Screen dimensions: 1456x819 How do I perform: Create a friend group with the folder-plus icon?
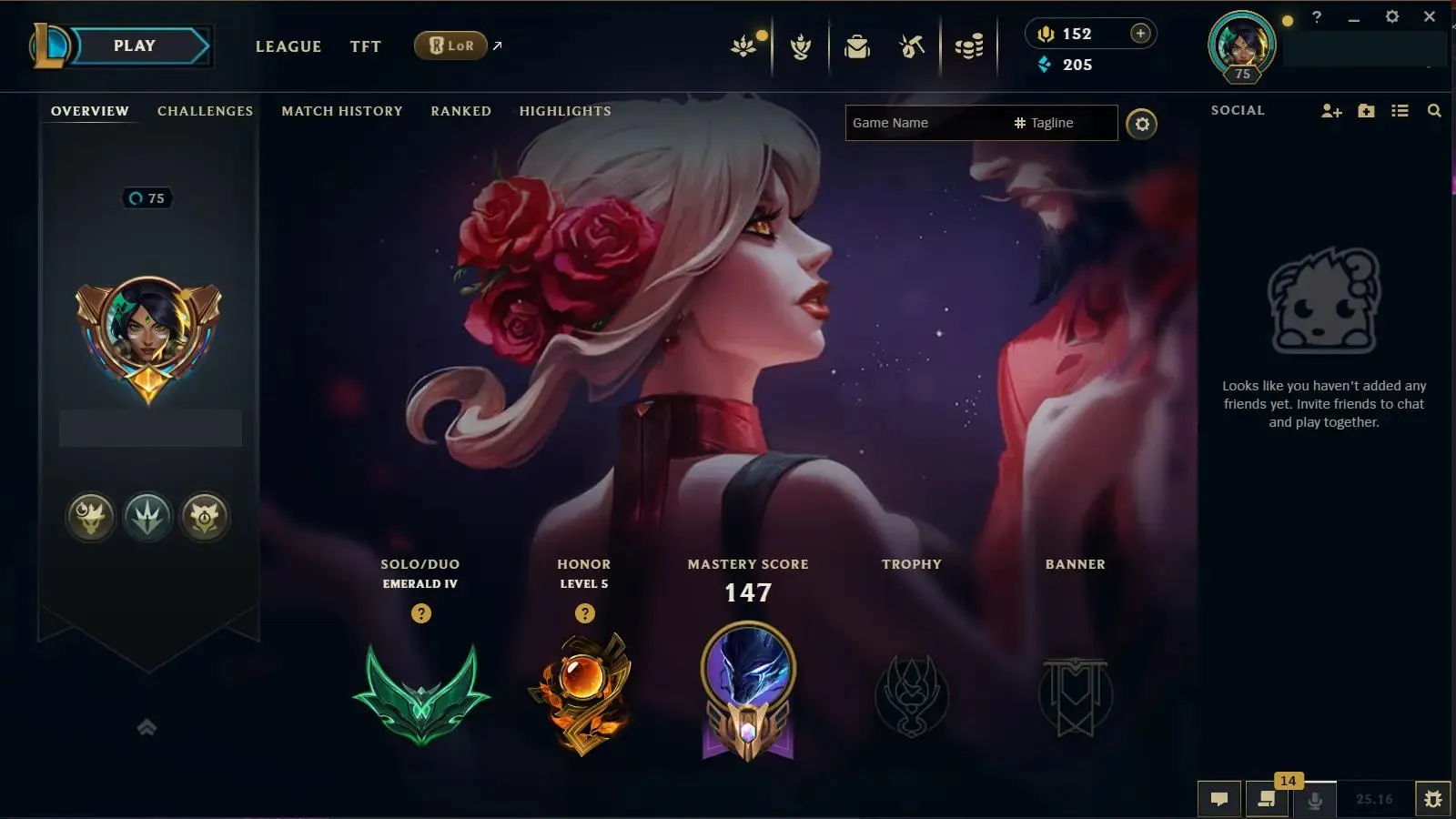pos(1366,110)
